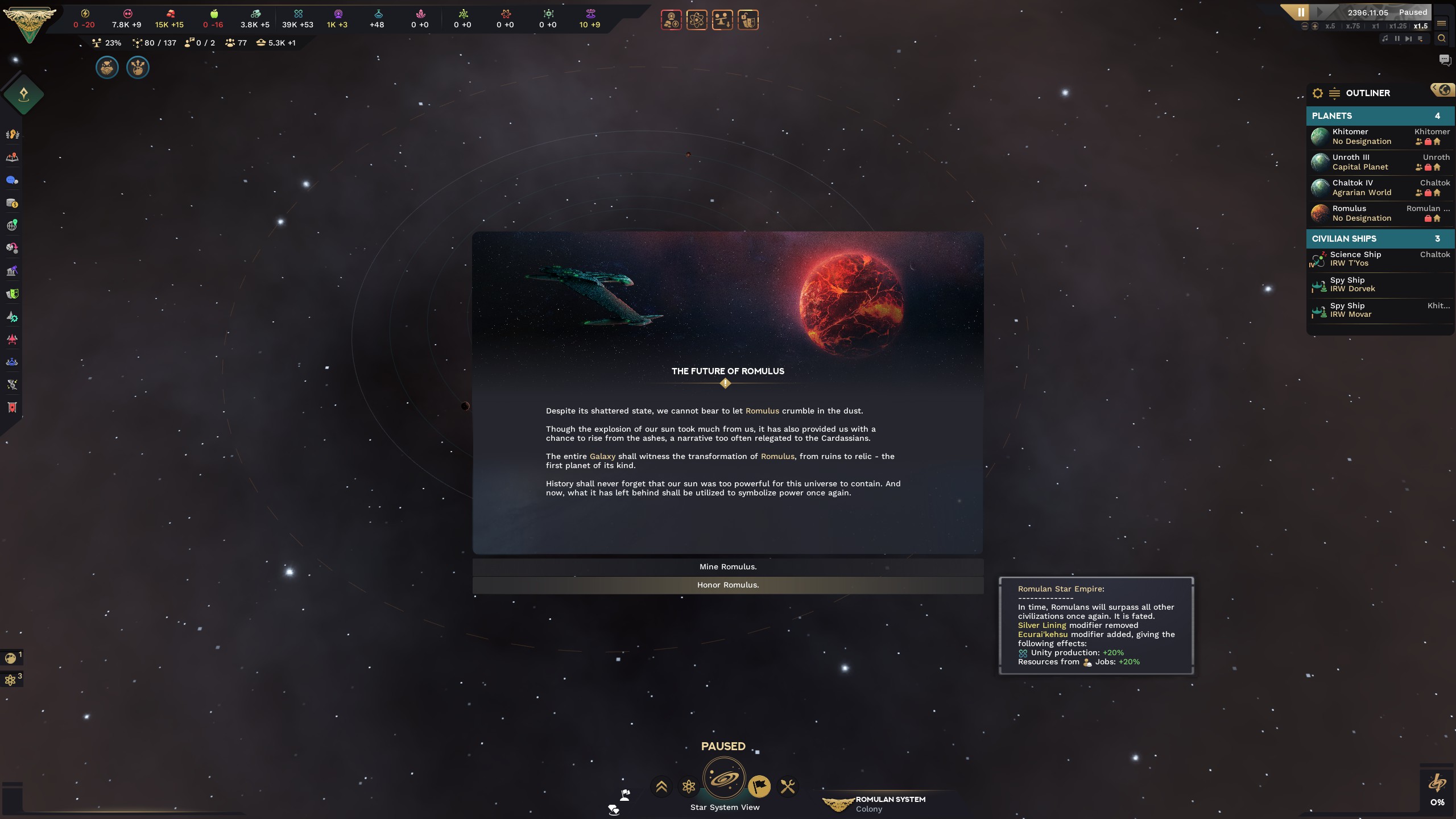Select the theater masks Policies icon
The image size is (1456, 819).
click(12, 294)
